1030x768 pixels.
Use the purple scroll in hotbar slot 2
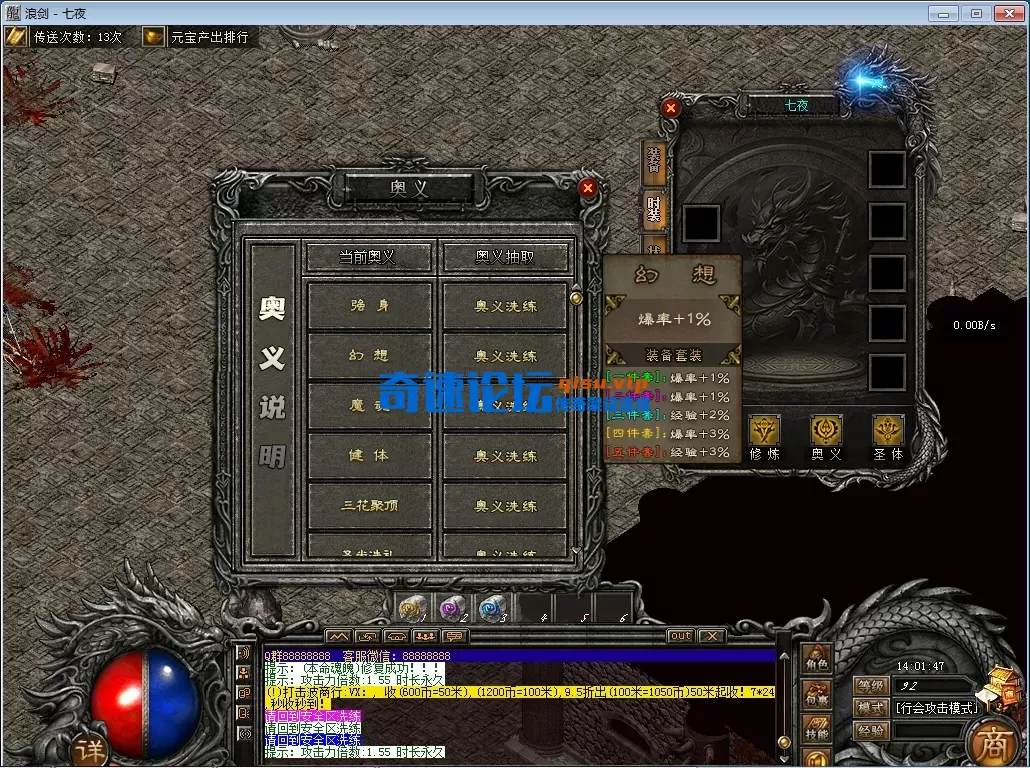(452, 607)
